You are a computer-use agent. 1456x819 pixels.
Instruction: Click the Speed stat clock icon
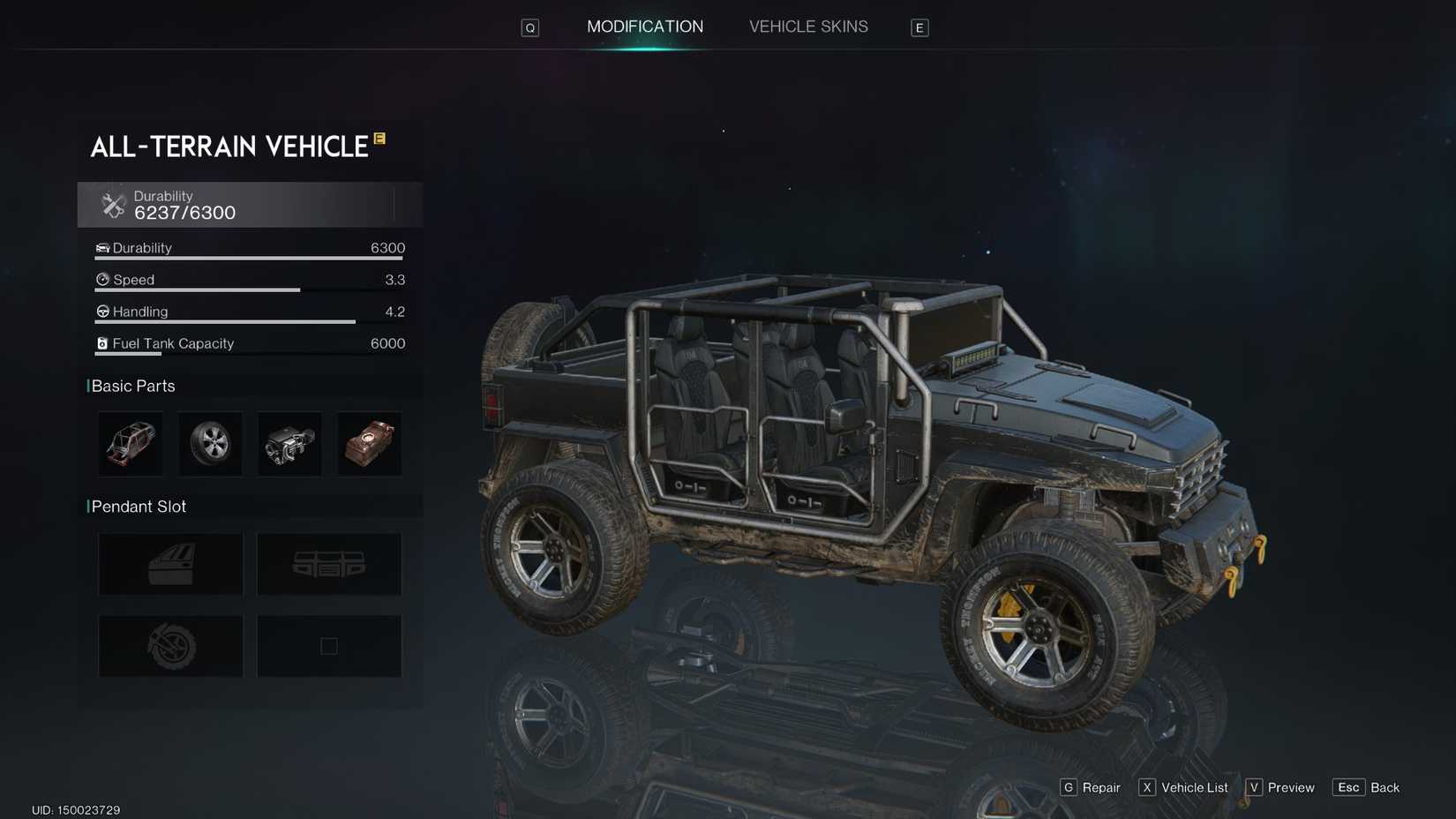pyautogui.click(x=101, y=279)
